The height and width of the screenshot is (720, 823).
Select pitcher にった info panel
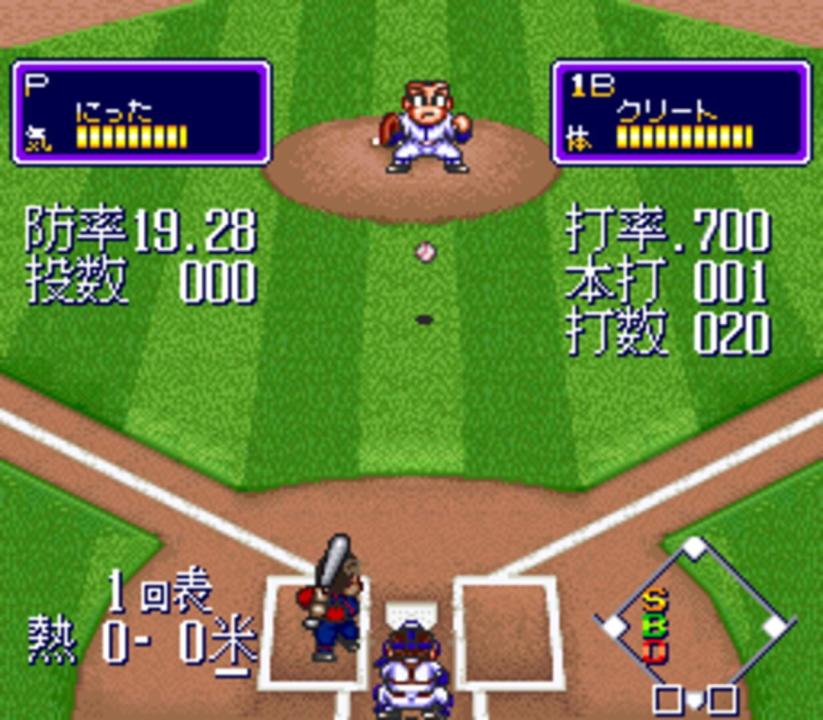pos(141,112)
